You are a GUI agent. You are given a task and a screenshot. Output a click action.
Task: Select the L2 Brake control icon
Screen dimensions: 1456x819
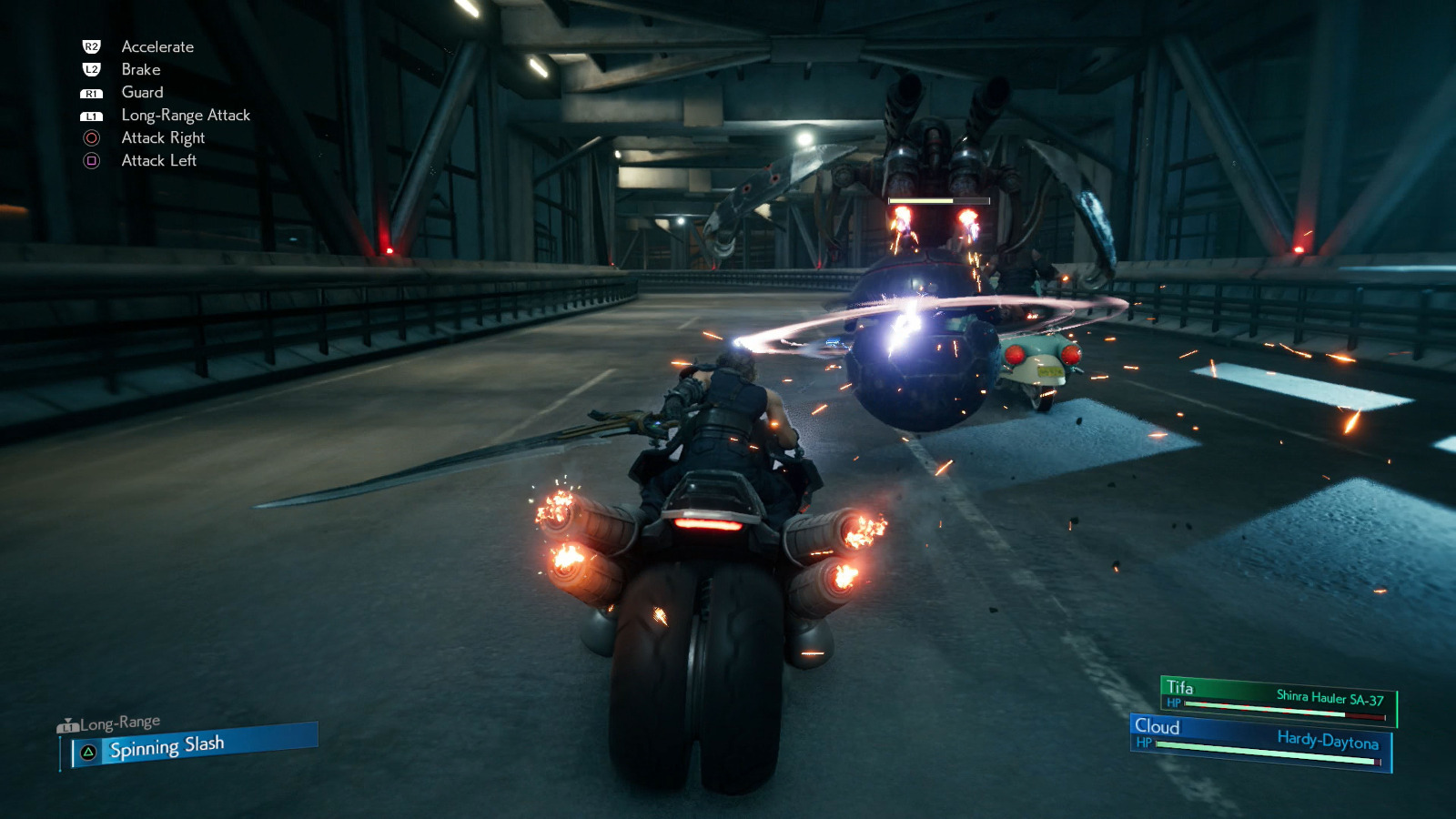click(x=90, y=69)
